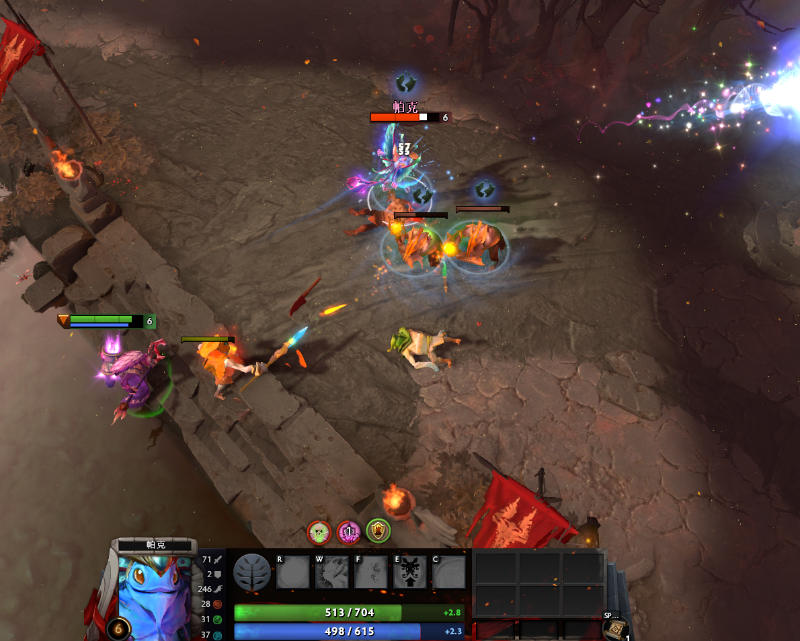The width and height of the screenshot is (800, 641).
Task: Click the green skull status effect icon
Action: pos(319,532)
